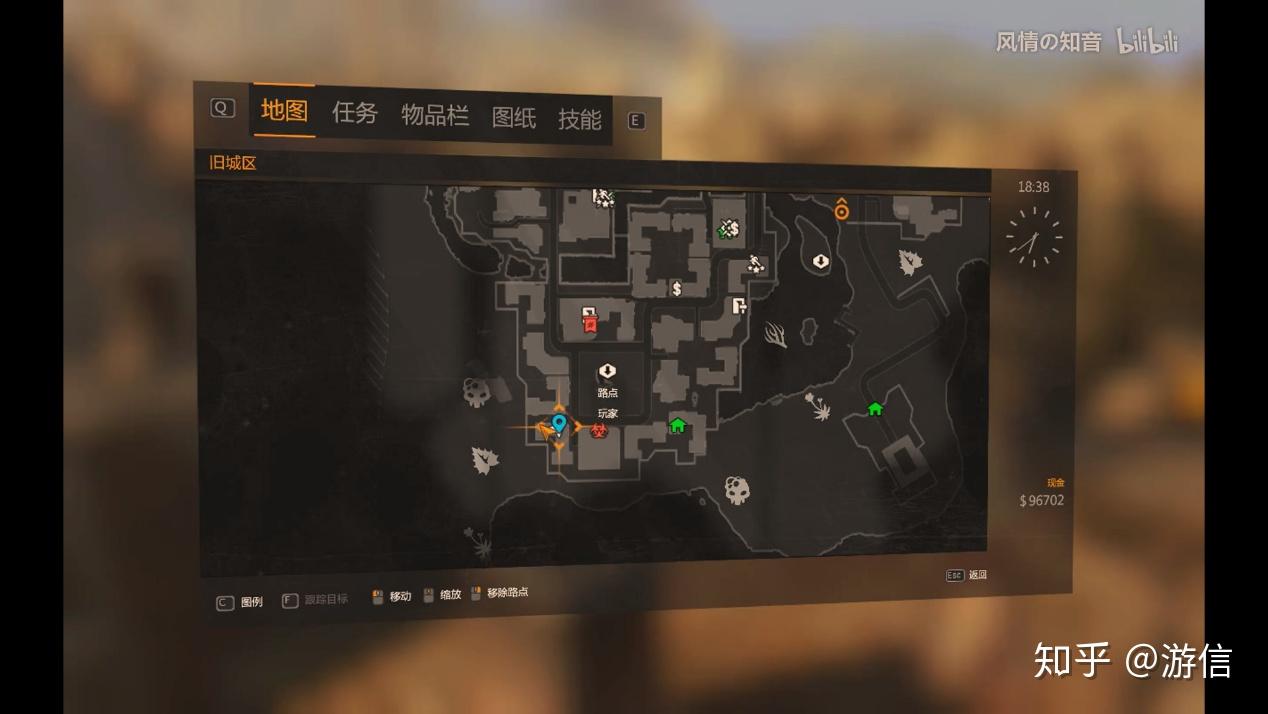This screenshot has width=1268, height=714.
Task: Select the marker labeled 路点
Action: (607, 372)
